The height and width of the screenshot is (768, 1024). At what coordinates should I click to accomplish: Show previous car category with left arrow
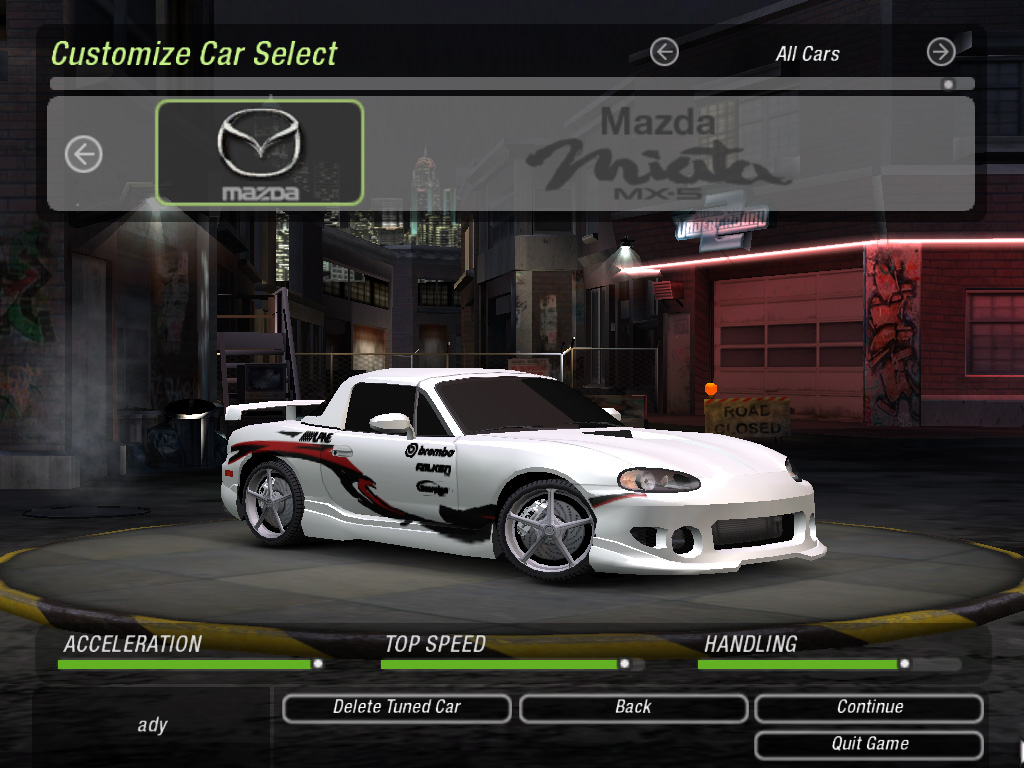point(664,52)
